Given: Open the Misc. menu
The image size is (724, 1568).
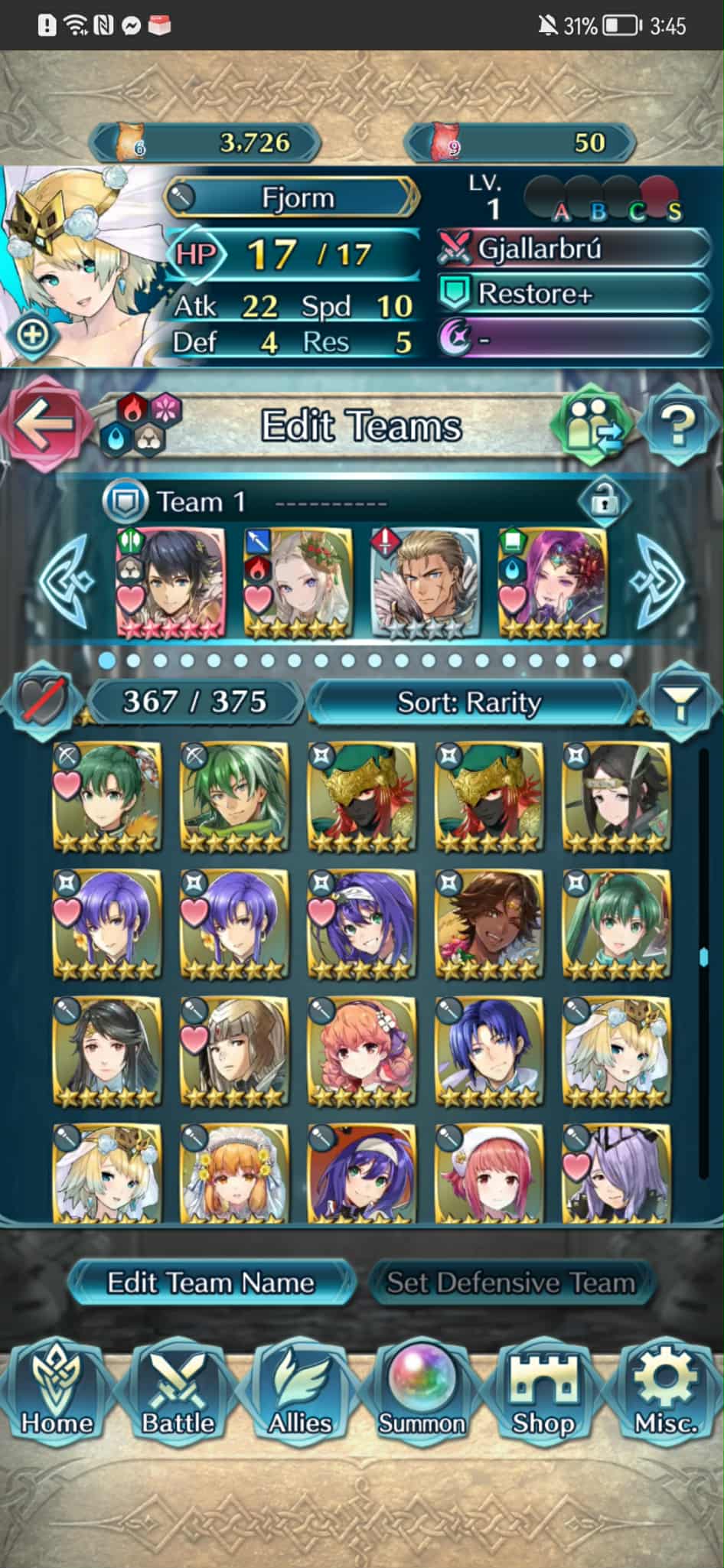Looking at the screenshot, I should click(x=665, y=1394).
